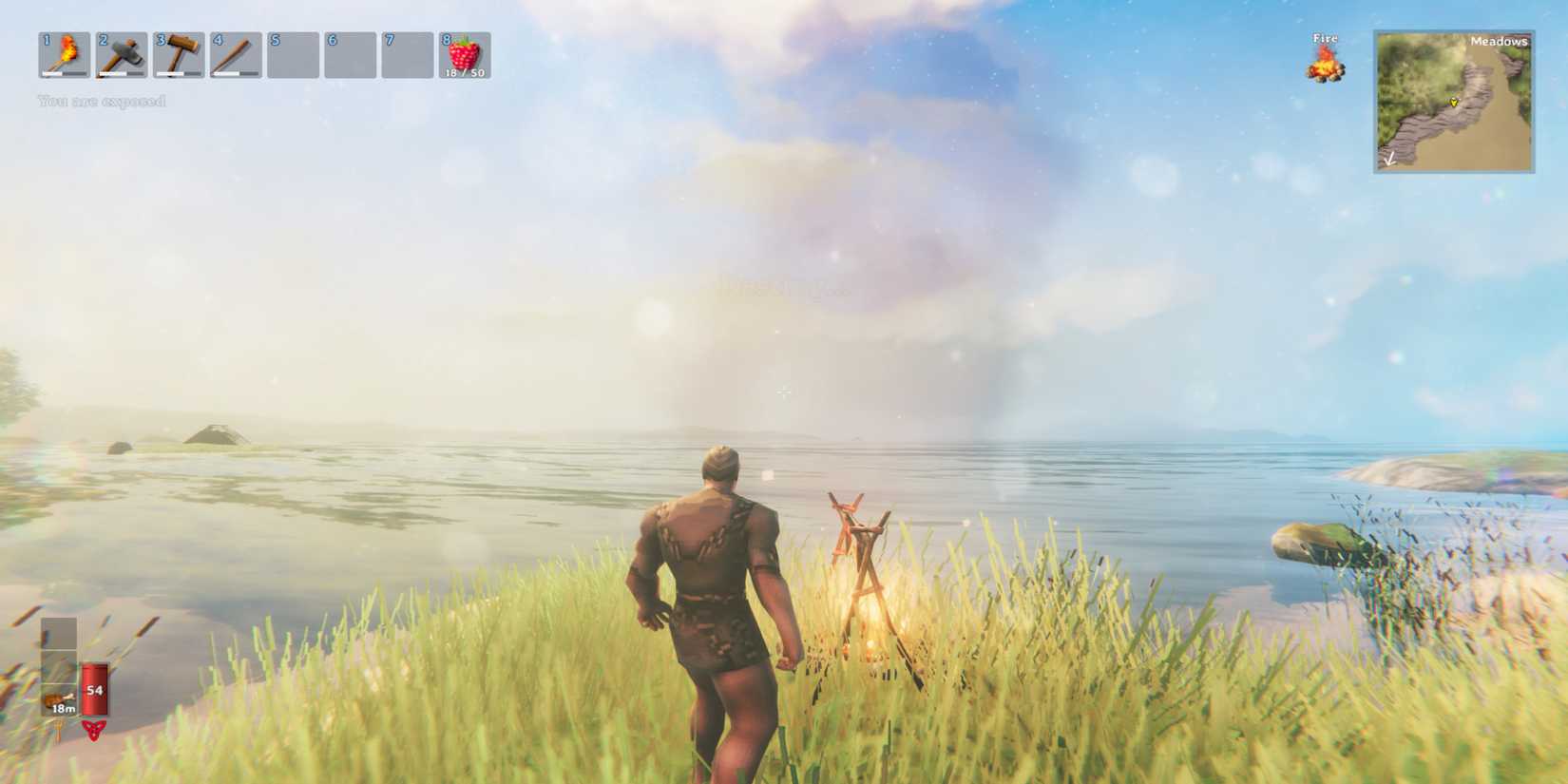This screenshot has height=784, width=1568.
Task: Click the red health bar showing 54
Action: tap(96, 687)
